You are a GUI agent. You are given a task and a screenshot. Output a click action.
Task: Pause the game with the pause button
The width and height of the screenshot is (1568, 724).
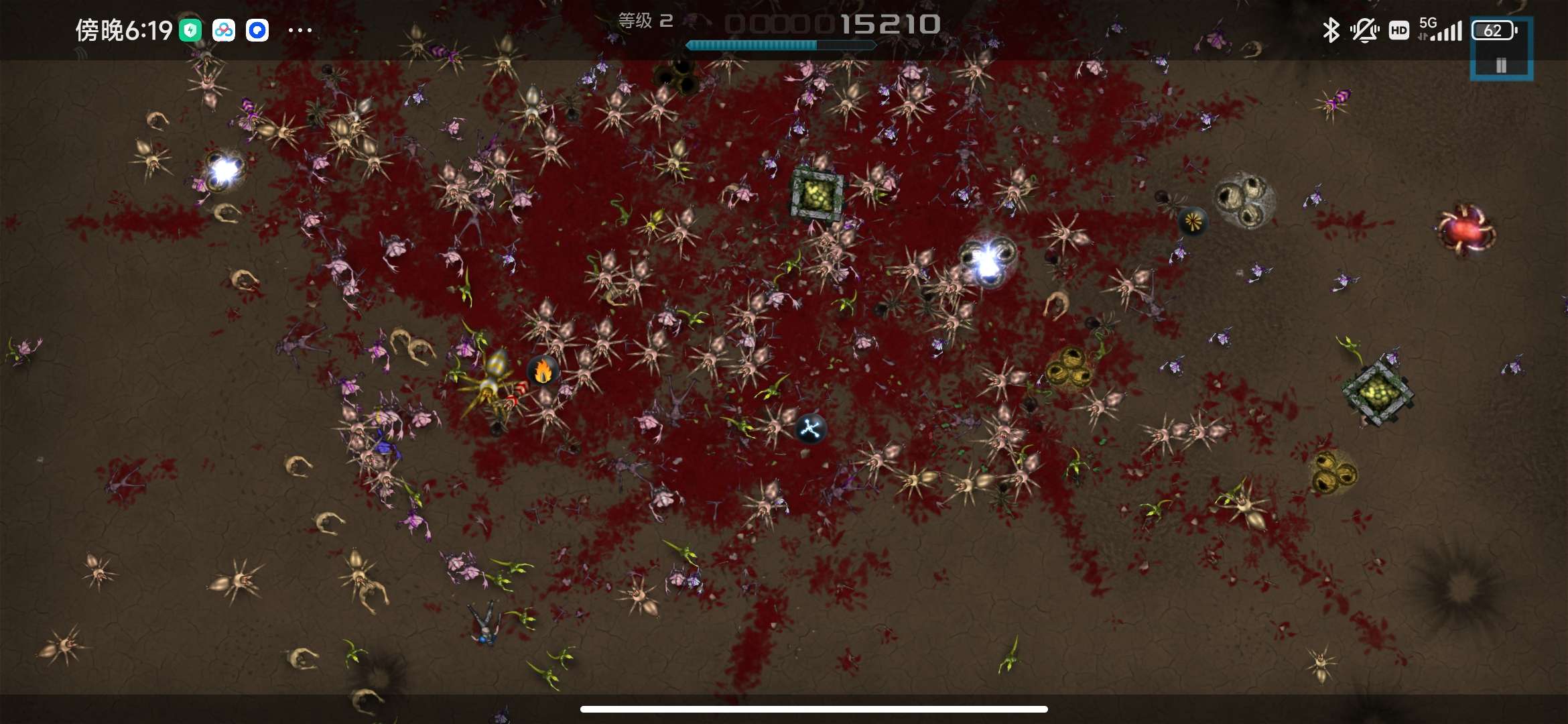coord(1501,64)
